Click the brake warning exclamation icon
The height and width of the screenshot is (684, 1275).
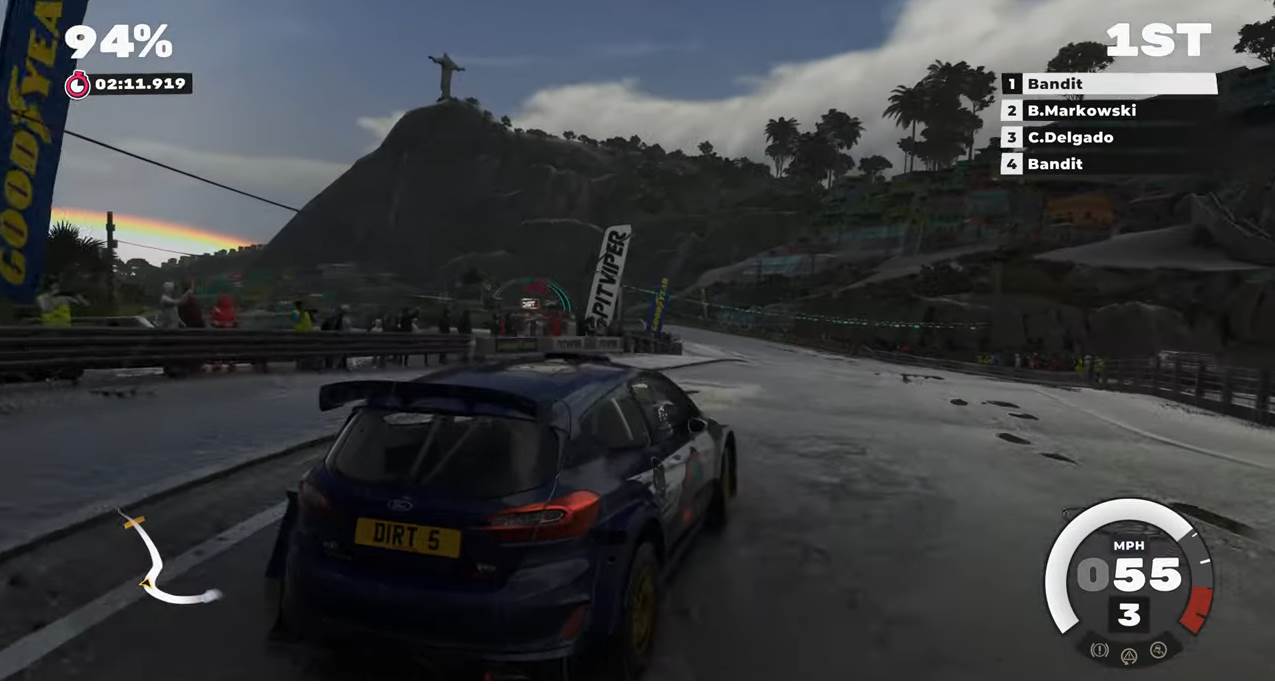click(x=1100, y=650)
